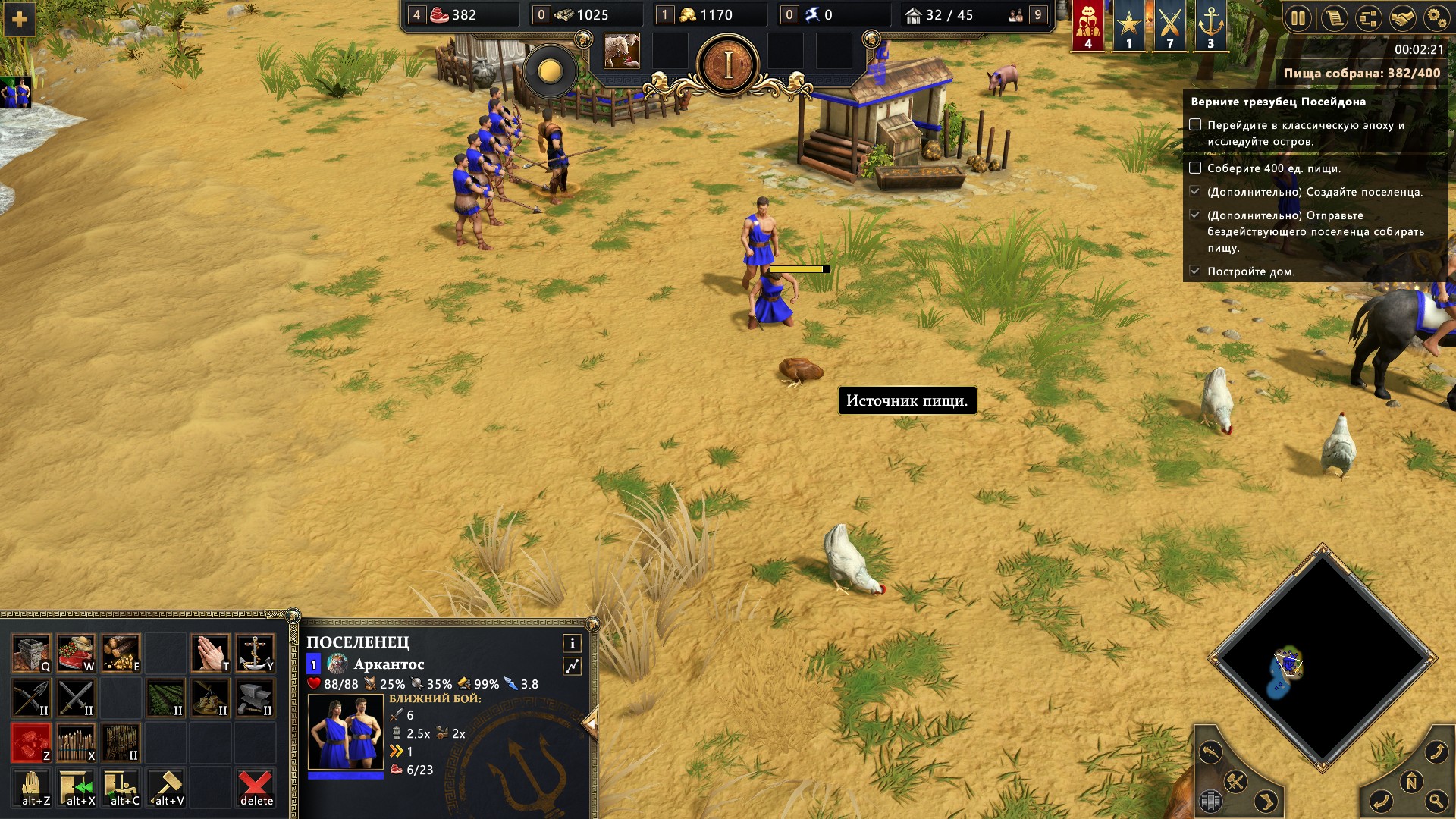1456x819 pixels.
Task: Open the economic buildings menu with stone well icon
Action: 31,654
